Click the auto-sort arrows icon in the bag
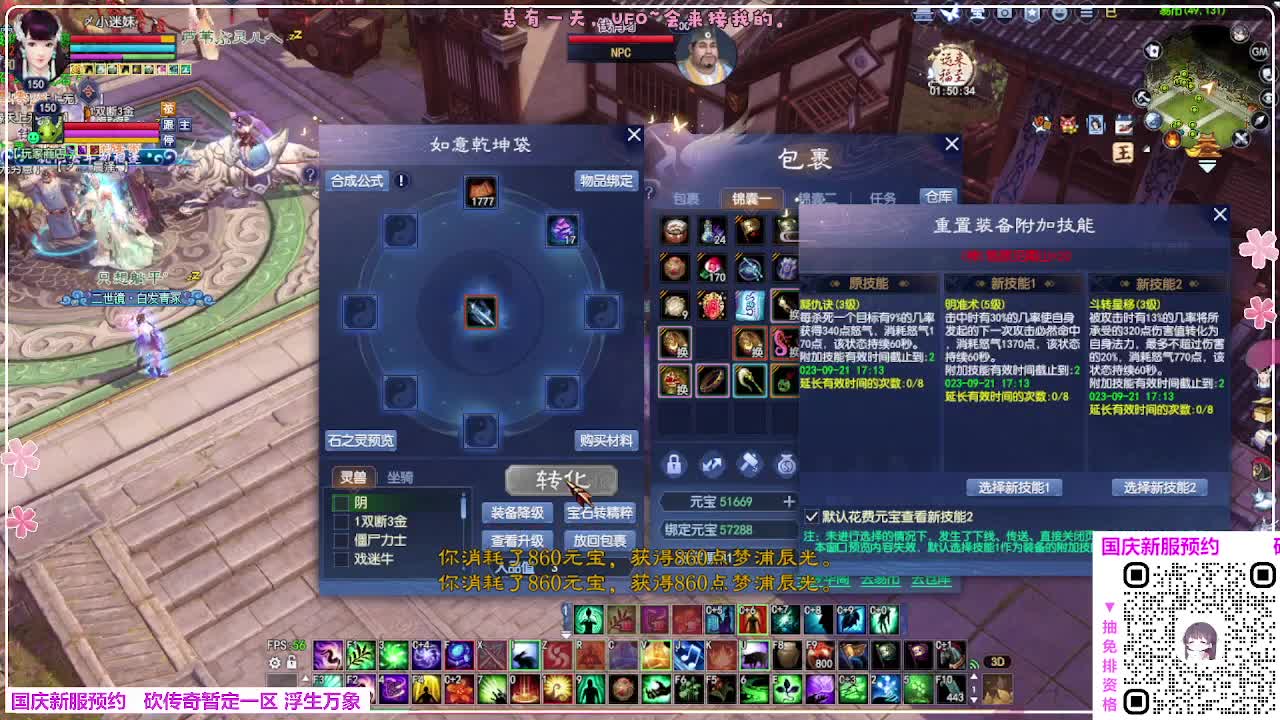 [712, 464]
